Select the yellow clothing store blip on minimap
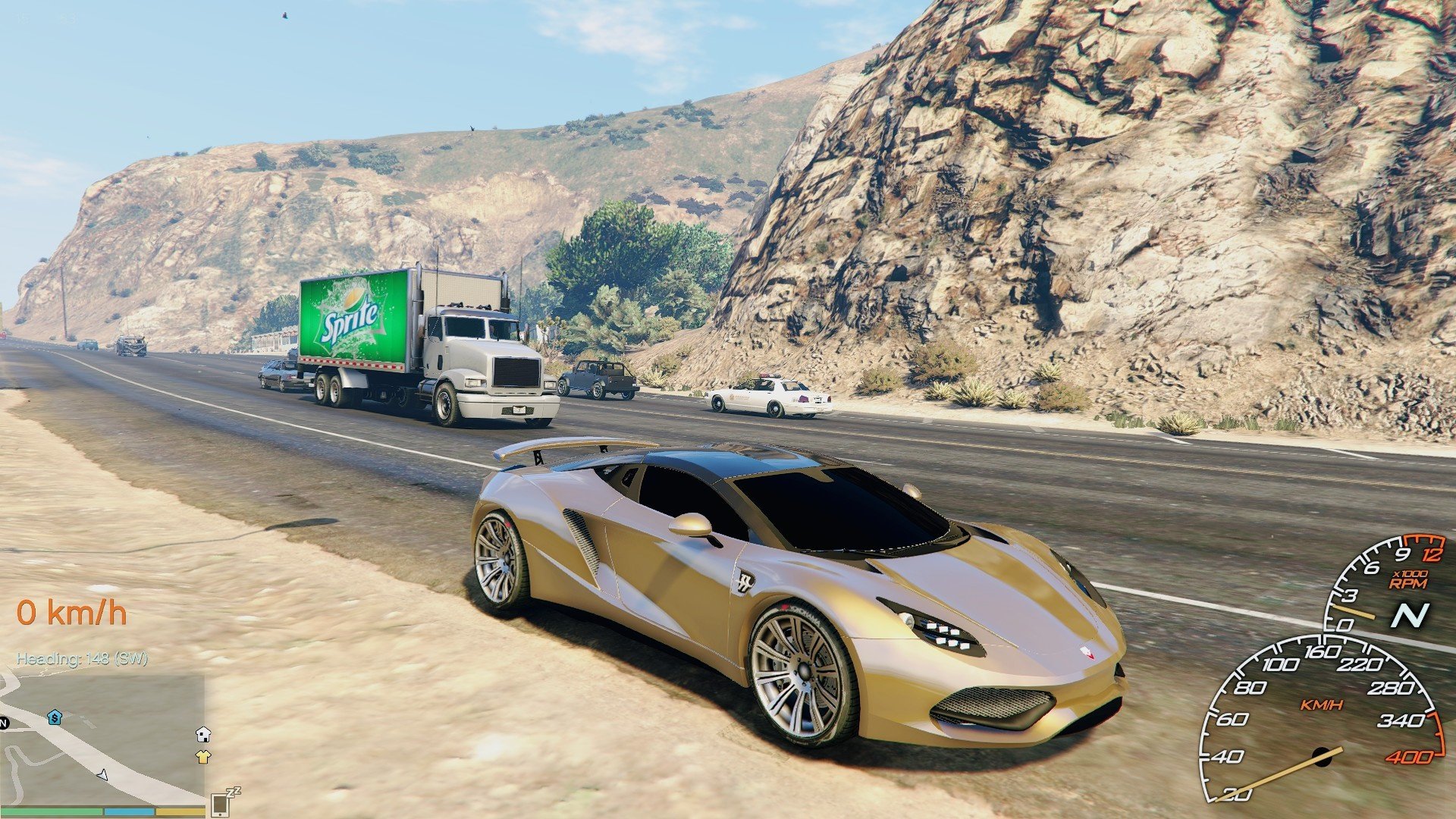The height and width of the screenshot is (819, 1456). pos(203,757)
